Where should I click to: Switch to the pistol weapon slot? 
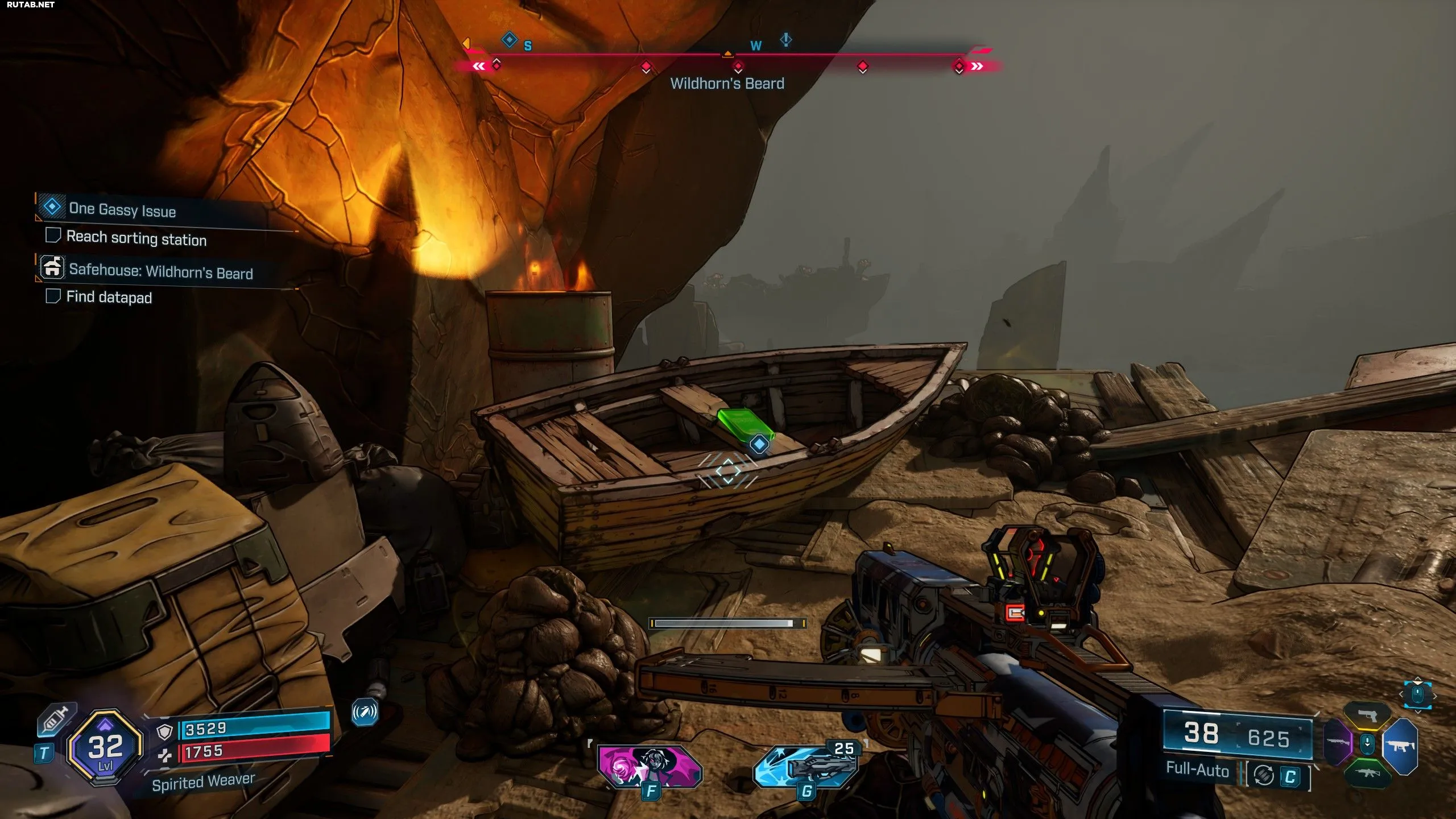click(x=1367, y=715)
